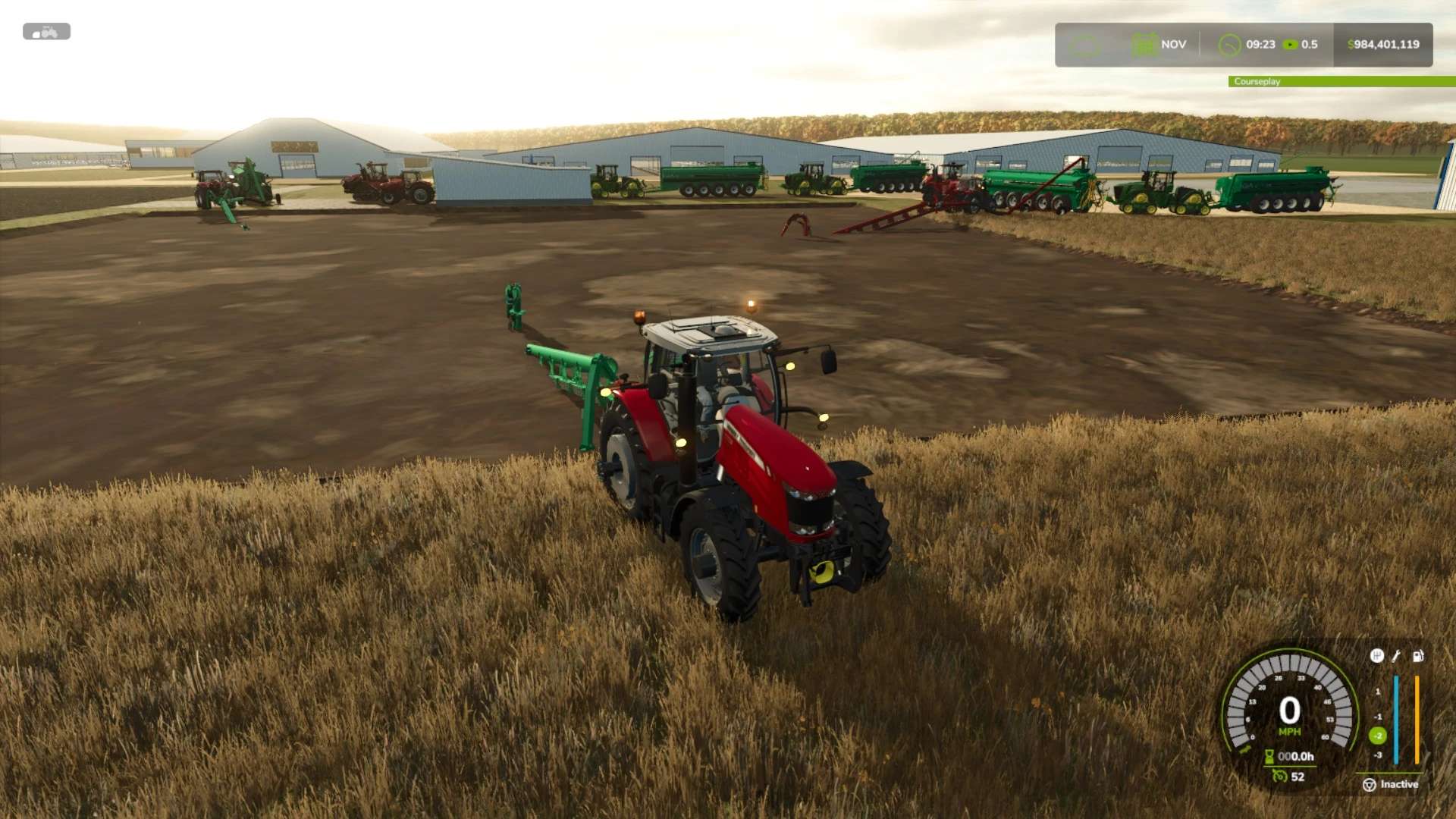Open the weather forecast icon

1084,45
